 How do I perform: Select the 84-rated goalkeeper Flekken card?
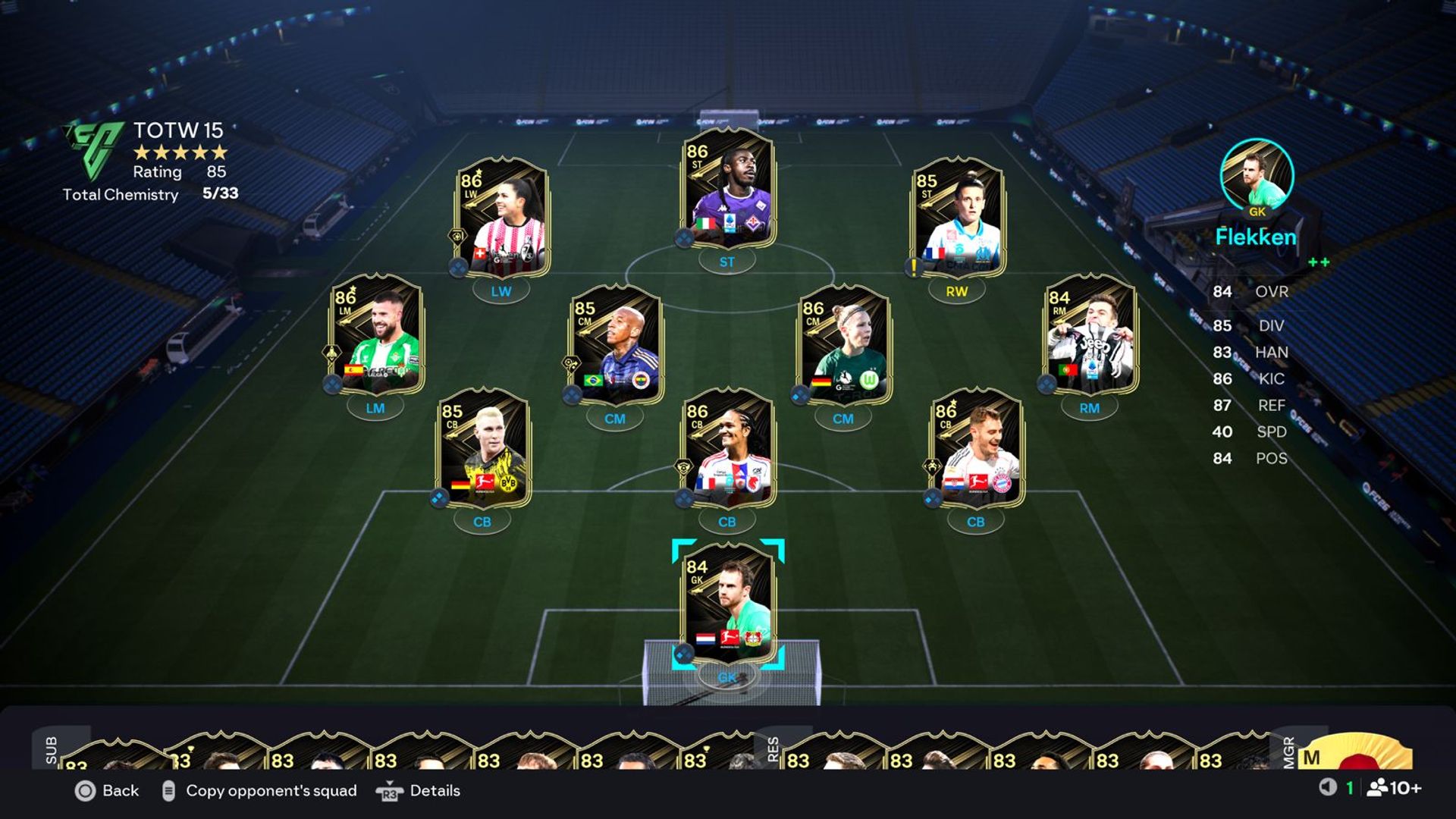(x=728, y=603)
